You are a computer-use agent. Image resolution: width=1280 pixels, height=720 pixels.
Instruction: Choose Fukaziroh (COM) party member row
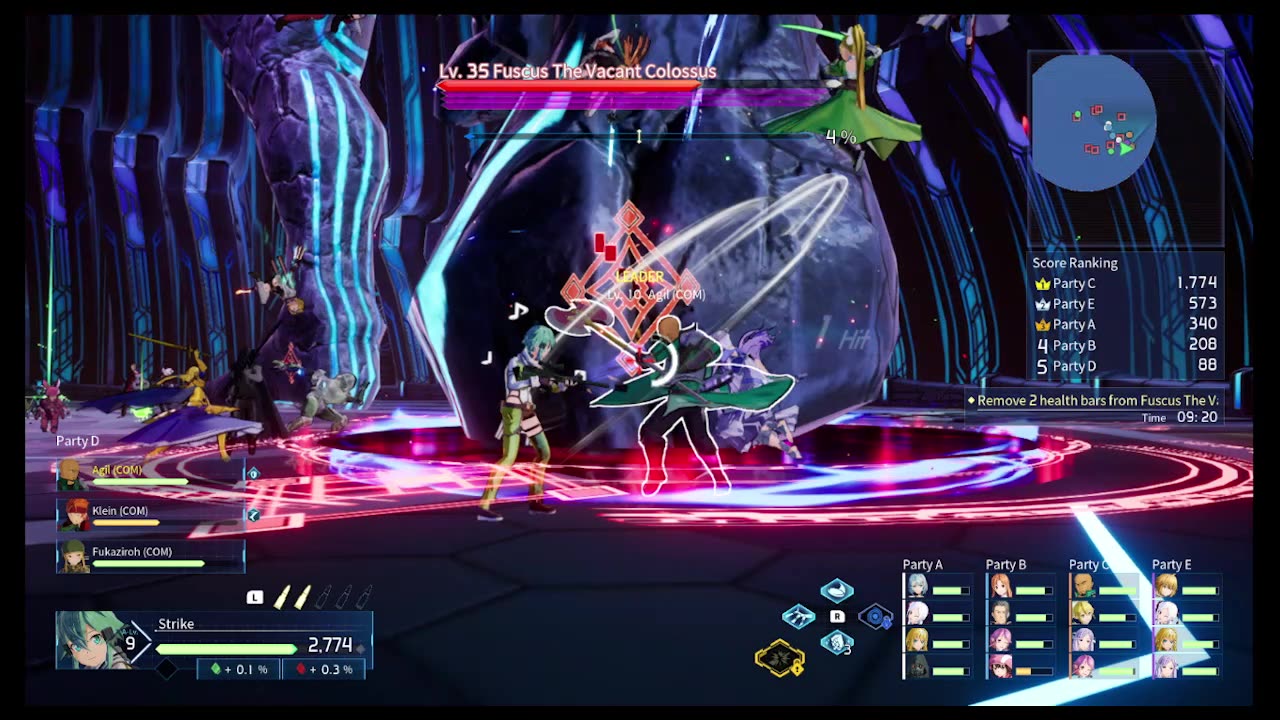150,556
